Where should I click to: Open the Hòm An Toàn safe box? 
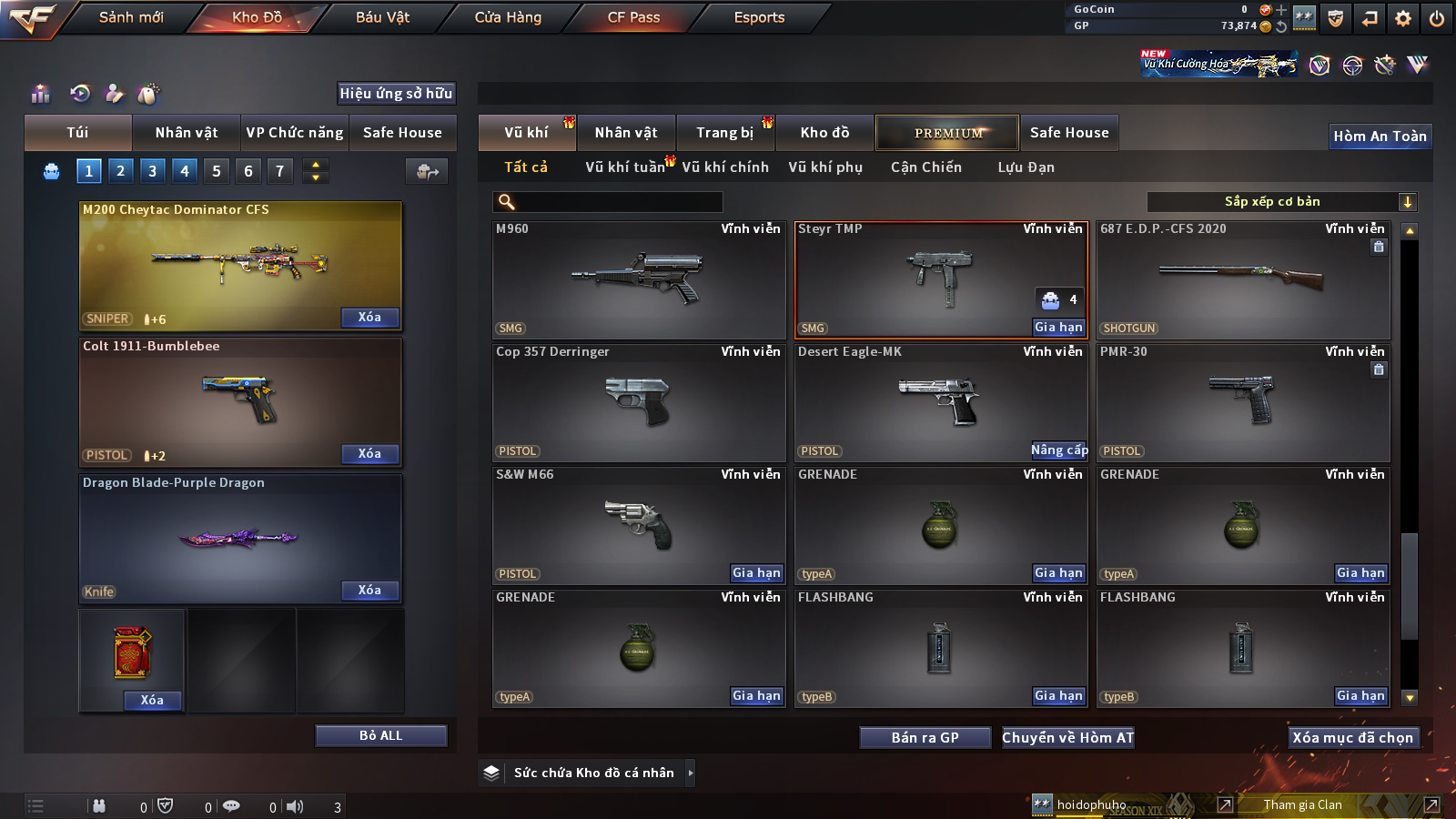coord(1380,136)
